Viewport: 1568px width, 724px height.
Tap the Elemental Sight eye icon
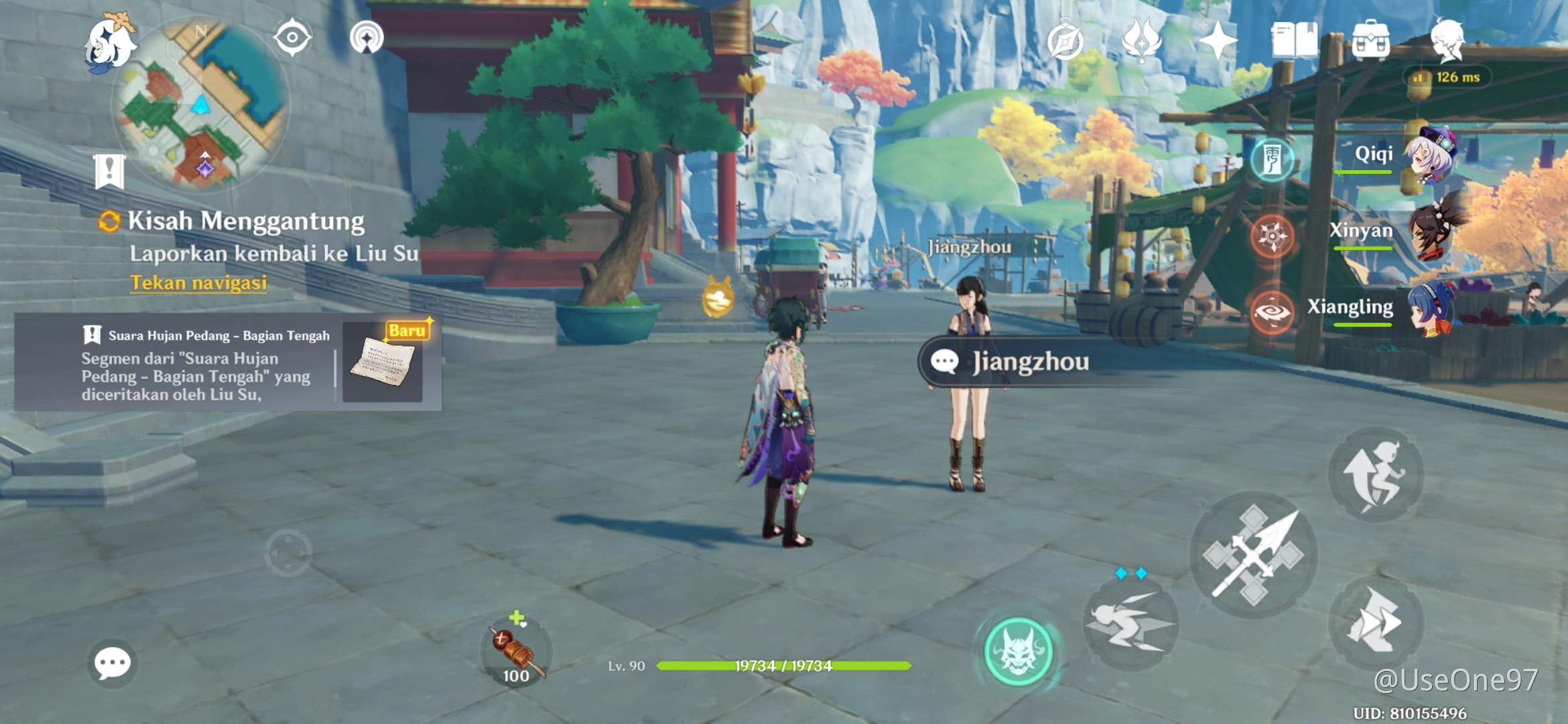click(292, 38)
